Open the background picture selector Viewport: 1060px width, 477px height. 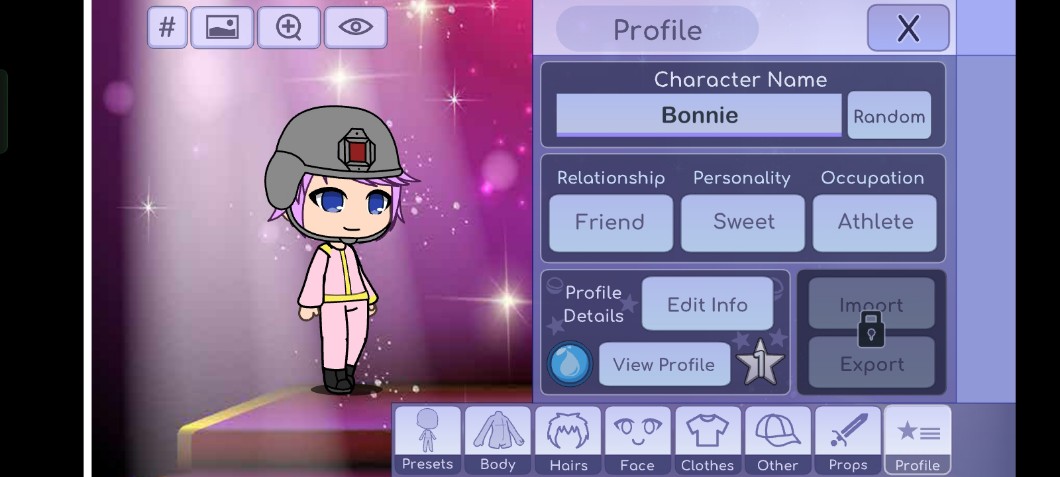(x=222, y=28)
